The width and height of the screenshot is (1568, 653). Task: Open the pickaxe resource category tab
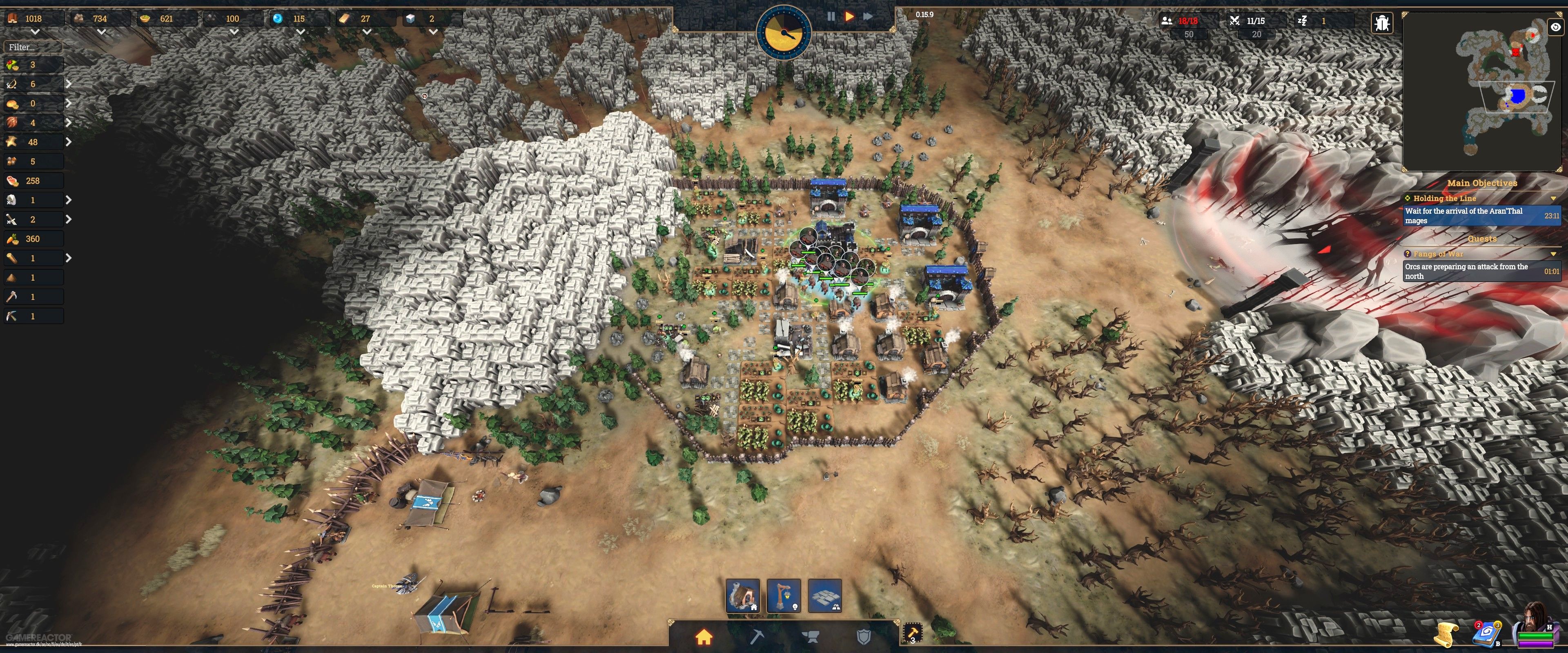pyautogui.click(x=757, y=637)
